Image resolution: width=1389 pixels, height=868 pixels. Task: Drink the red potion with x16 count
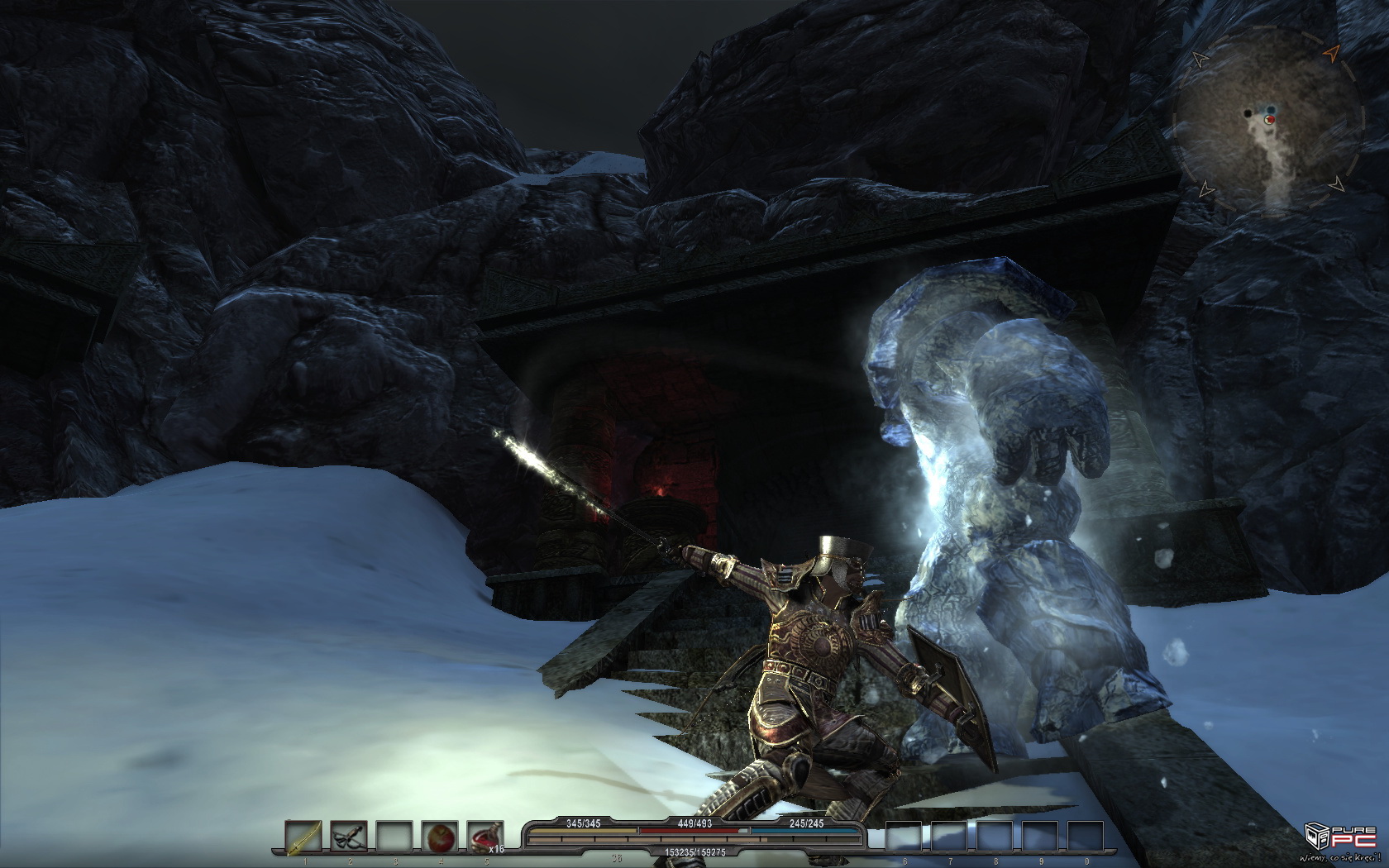(484, 837)
